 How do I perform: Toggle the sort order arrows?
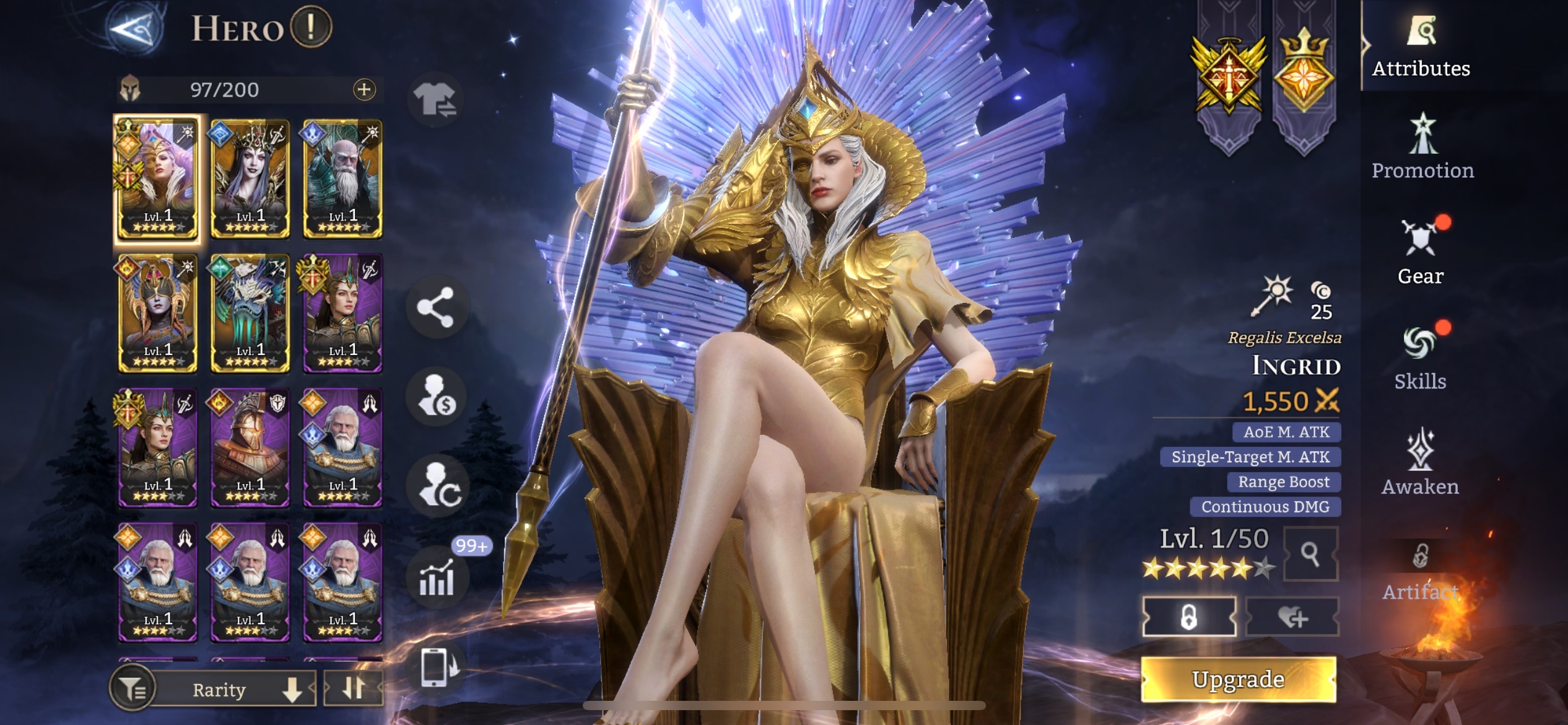click(x=353, y=688)
